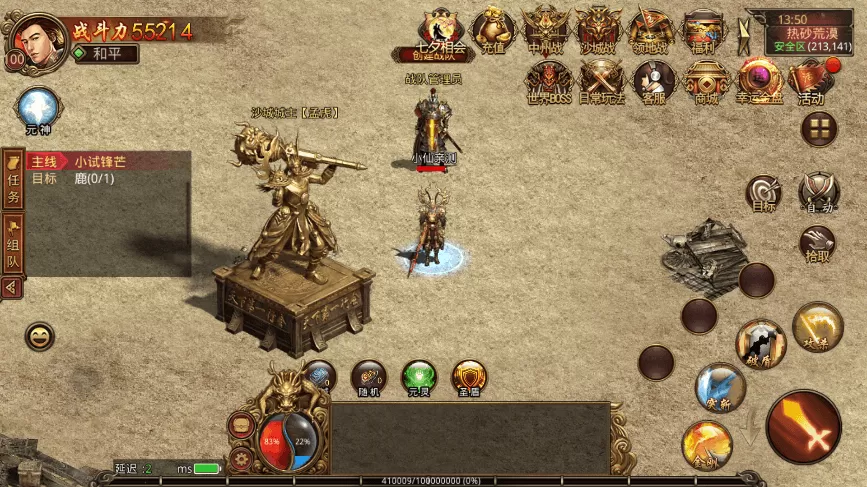The height and width of the screenshot is (487, 867).
Task: Enter the 沙城战 siege event
Action: click(600, 28)
